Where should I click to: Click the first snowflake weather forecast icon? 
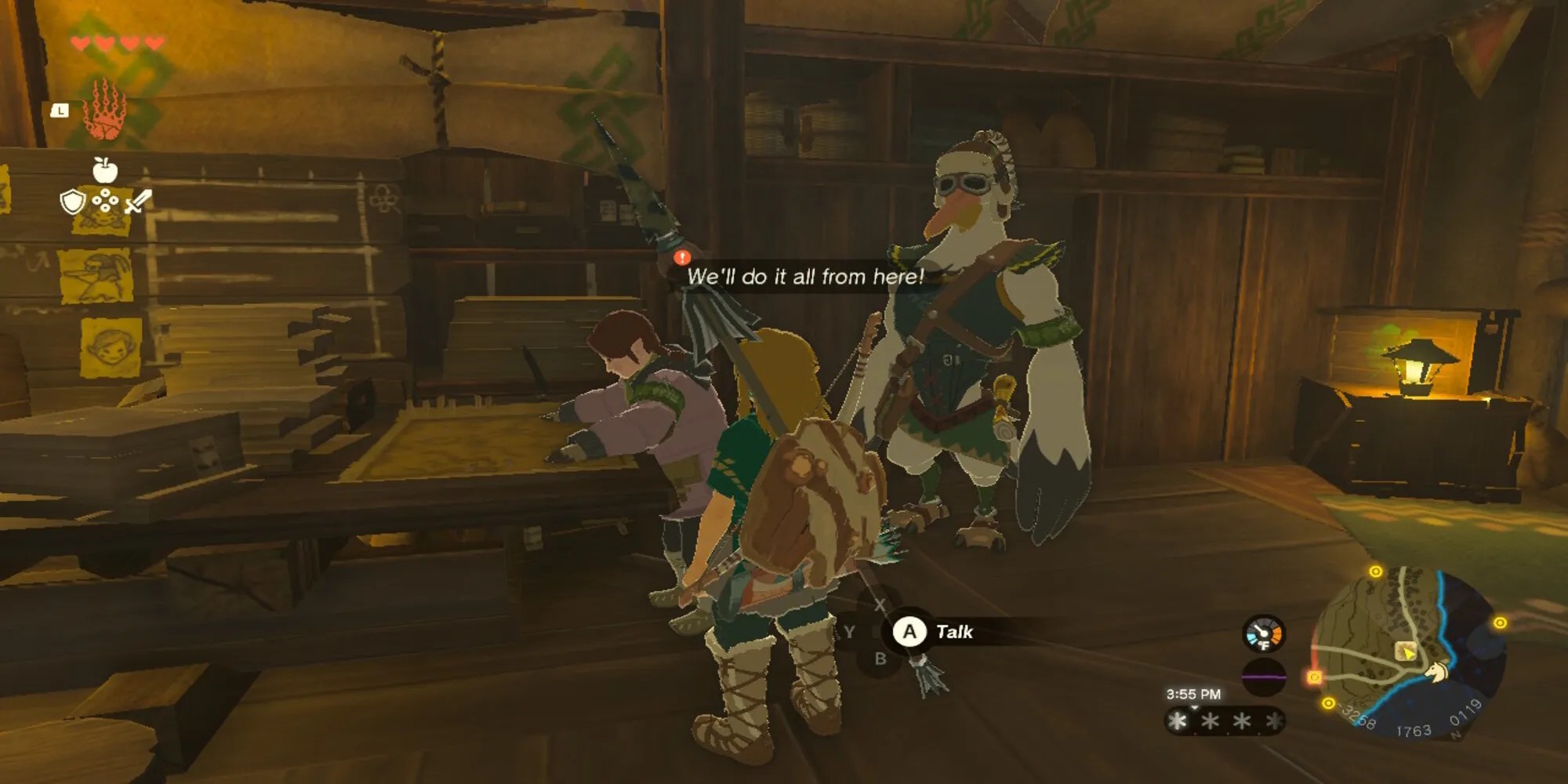click(1178, 720)
